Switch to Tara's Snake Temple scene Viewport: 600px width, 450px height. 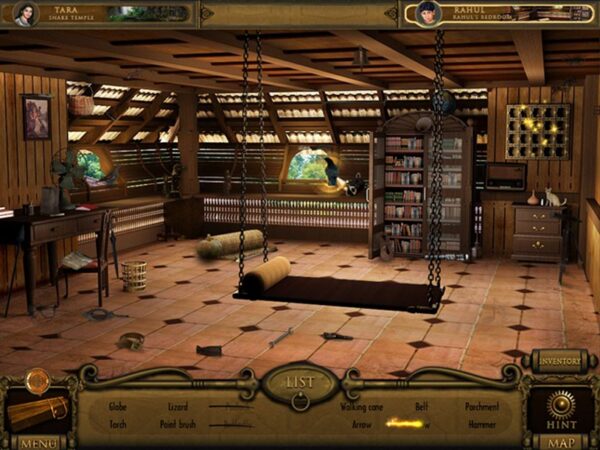coord(100,13)
